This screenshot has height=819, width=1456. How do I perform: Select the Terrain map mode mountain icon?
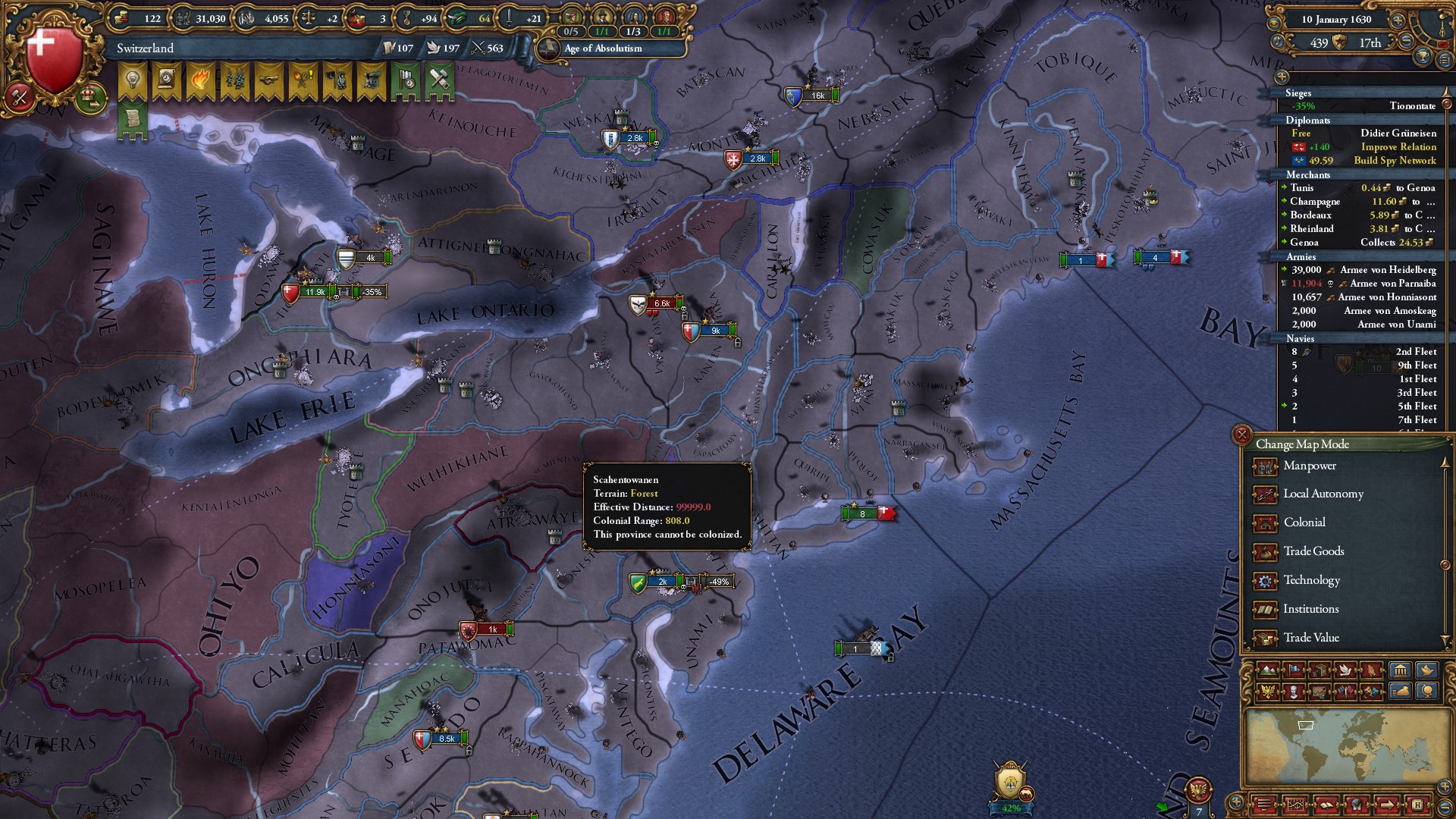coord(1269,670)
